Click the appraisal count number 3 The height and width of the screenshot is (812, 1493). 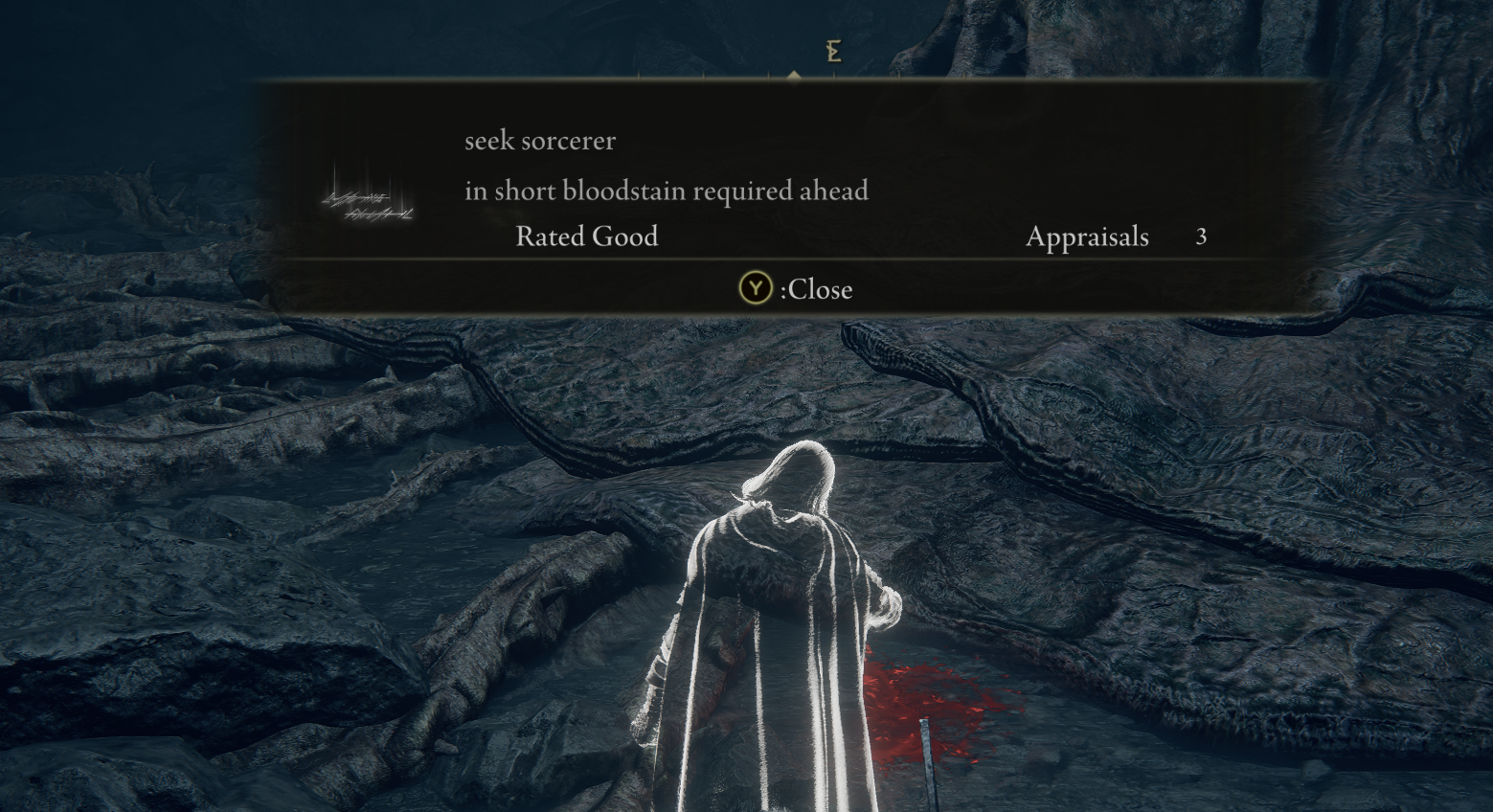(1201, 237)
